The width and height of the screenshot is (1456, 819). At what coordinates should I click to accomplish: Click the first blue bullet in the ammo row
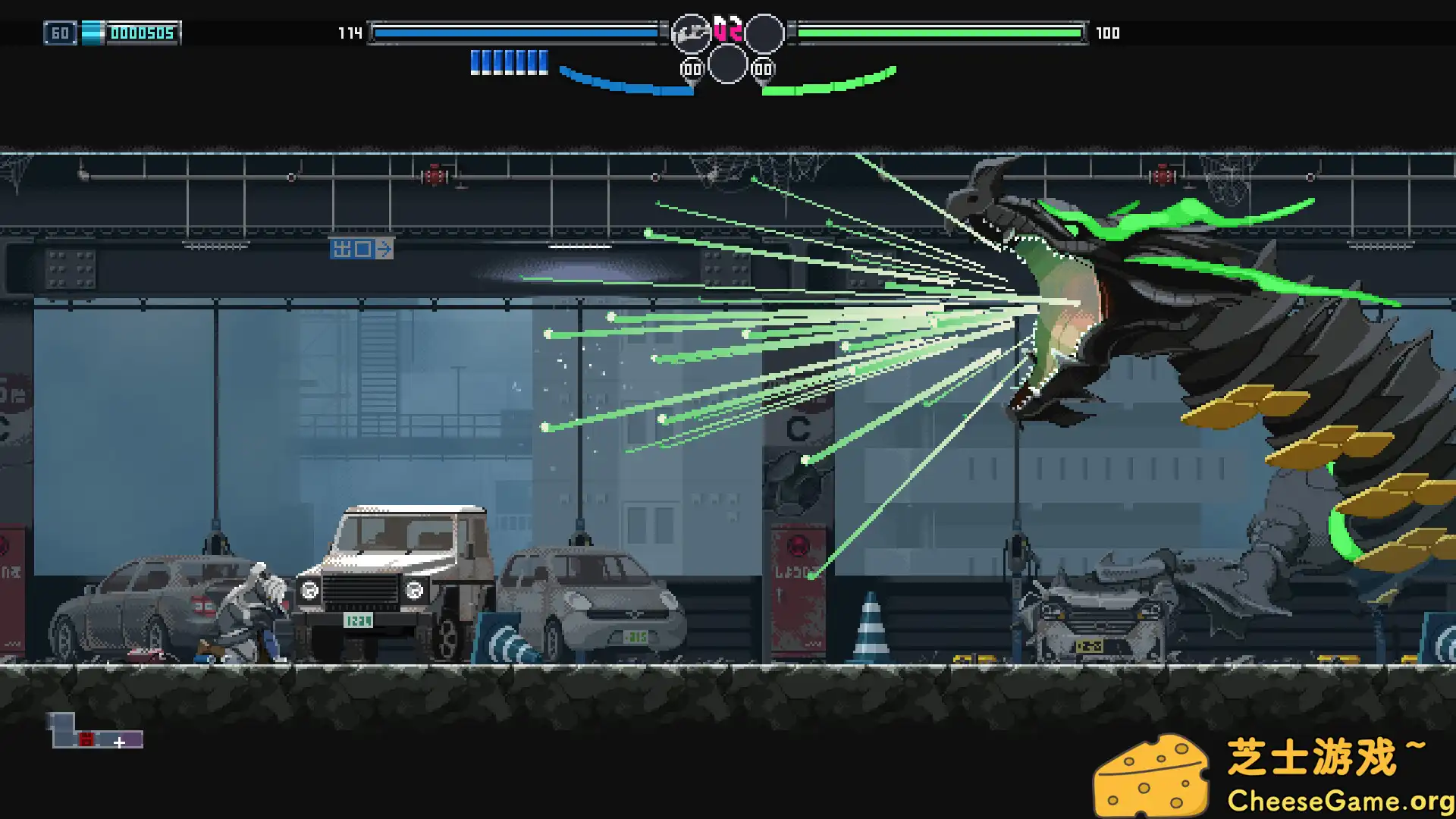point(474,61)
